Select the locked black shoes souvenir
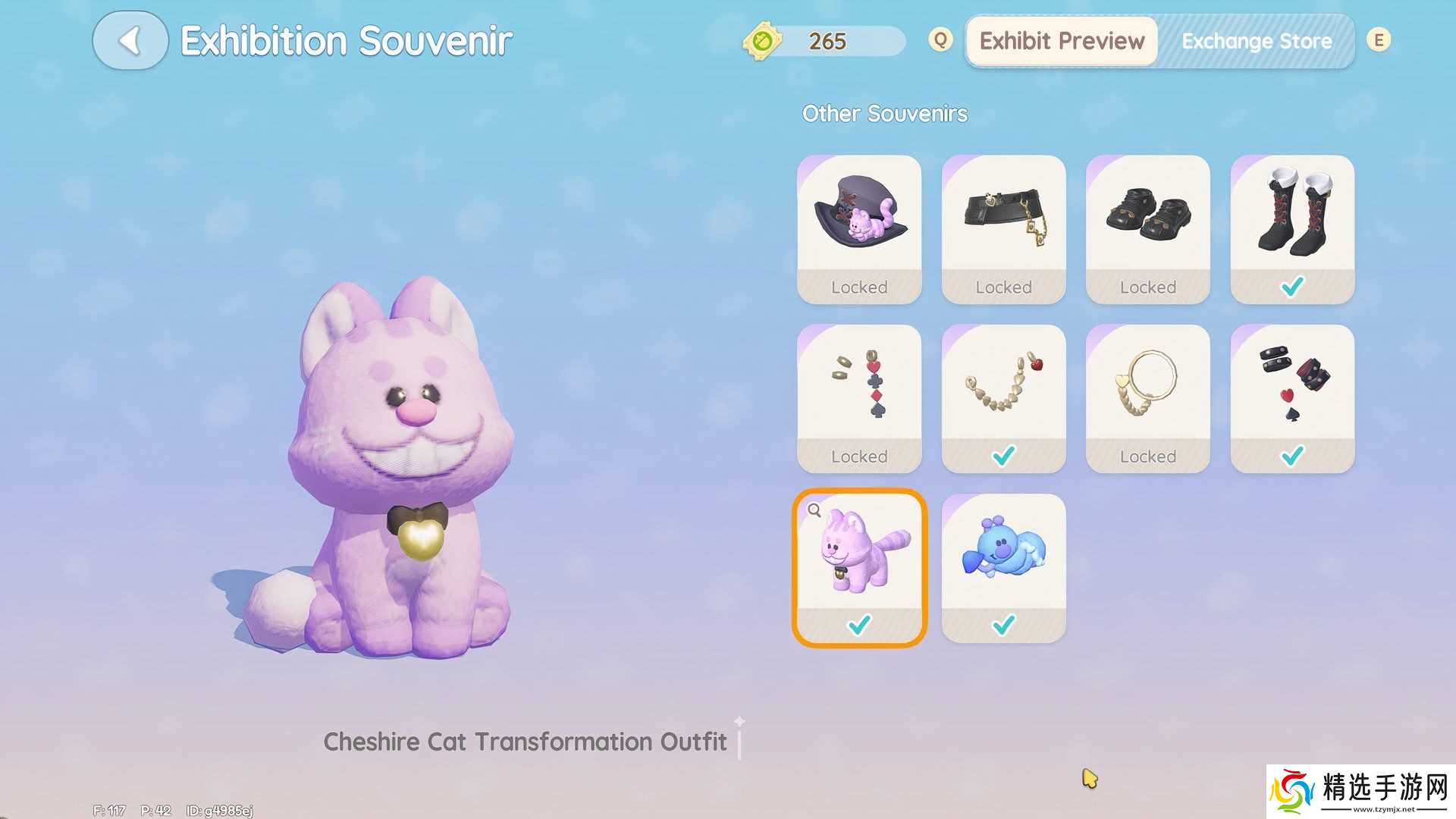Screen dimensions: 1456x819 1147,229
